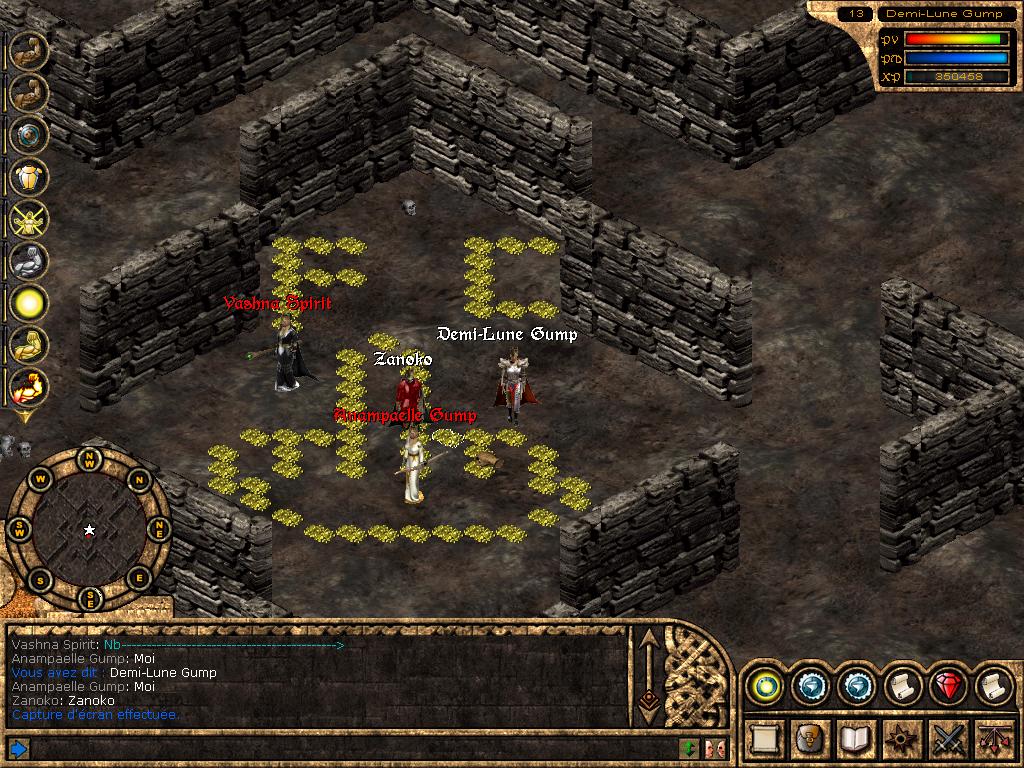Click the blue arrow chat channel button
1024x768 pixels.
[18, 748]
